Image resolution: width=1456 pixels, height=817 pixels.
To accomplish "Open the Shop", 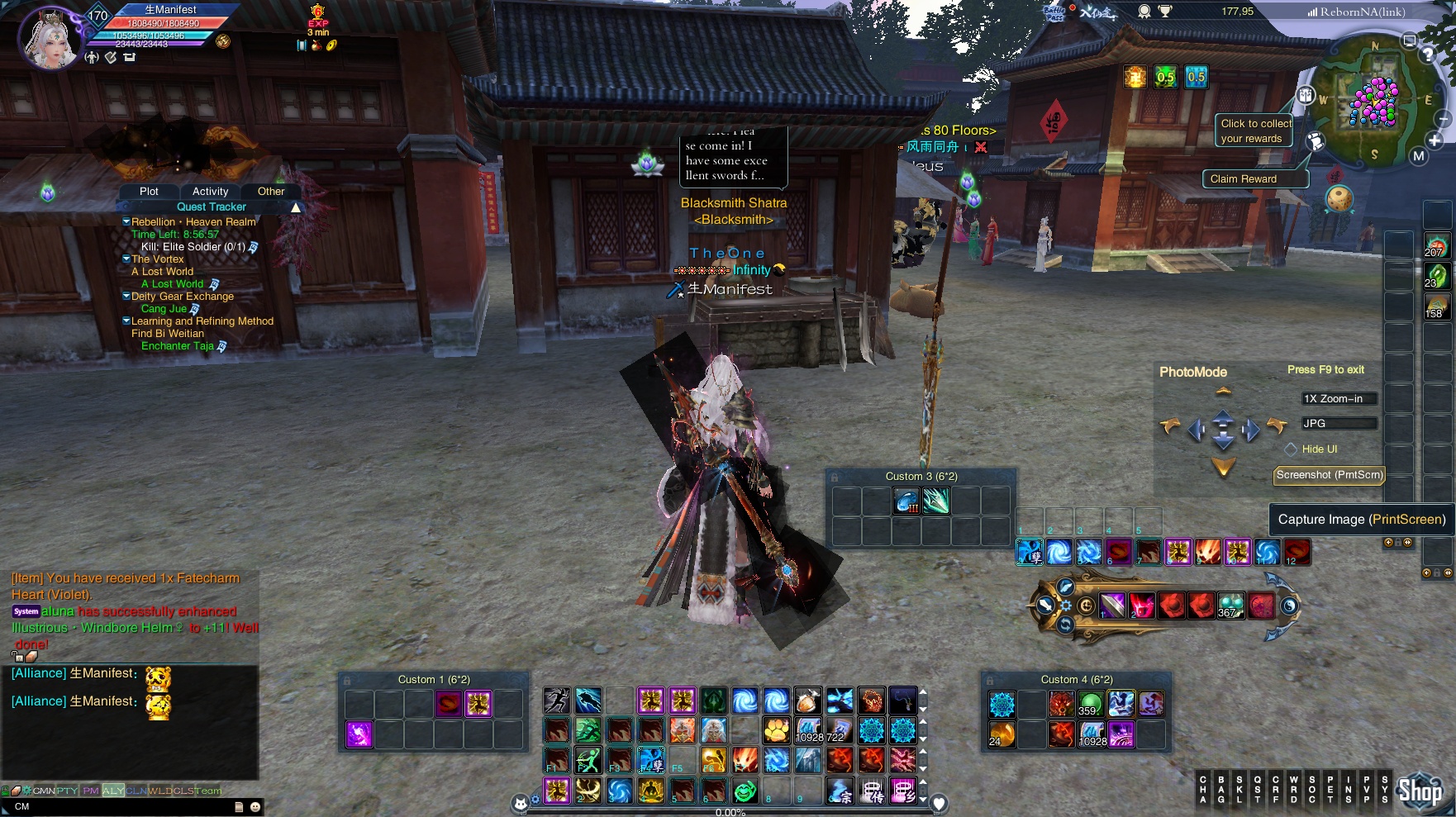I will 1420,791.
